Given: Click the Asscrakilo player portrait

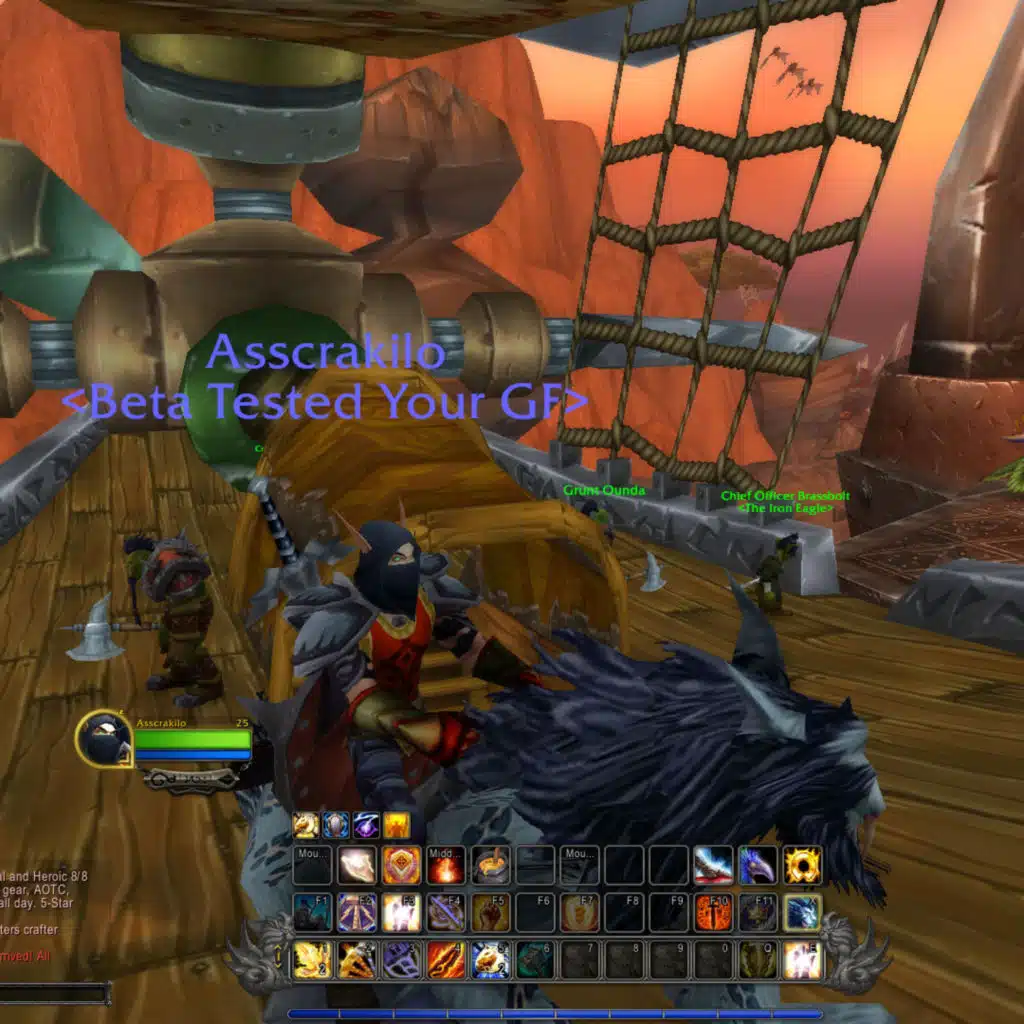Looking at the screenshot, I should pos(103,740).
